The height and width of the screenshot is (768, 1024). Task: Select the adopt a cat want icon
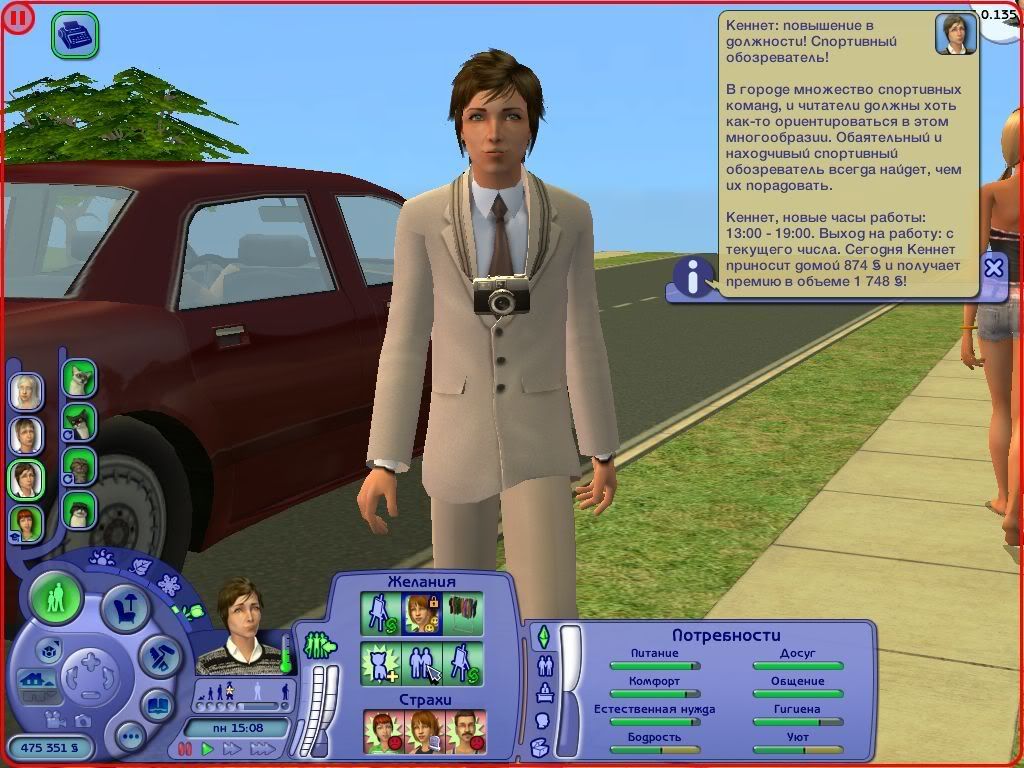pos(381,662)
